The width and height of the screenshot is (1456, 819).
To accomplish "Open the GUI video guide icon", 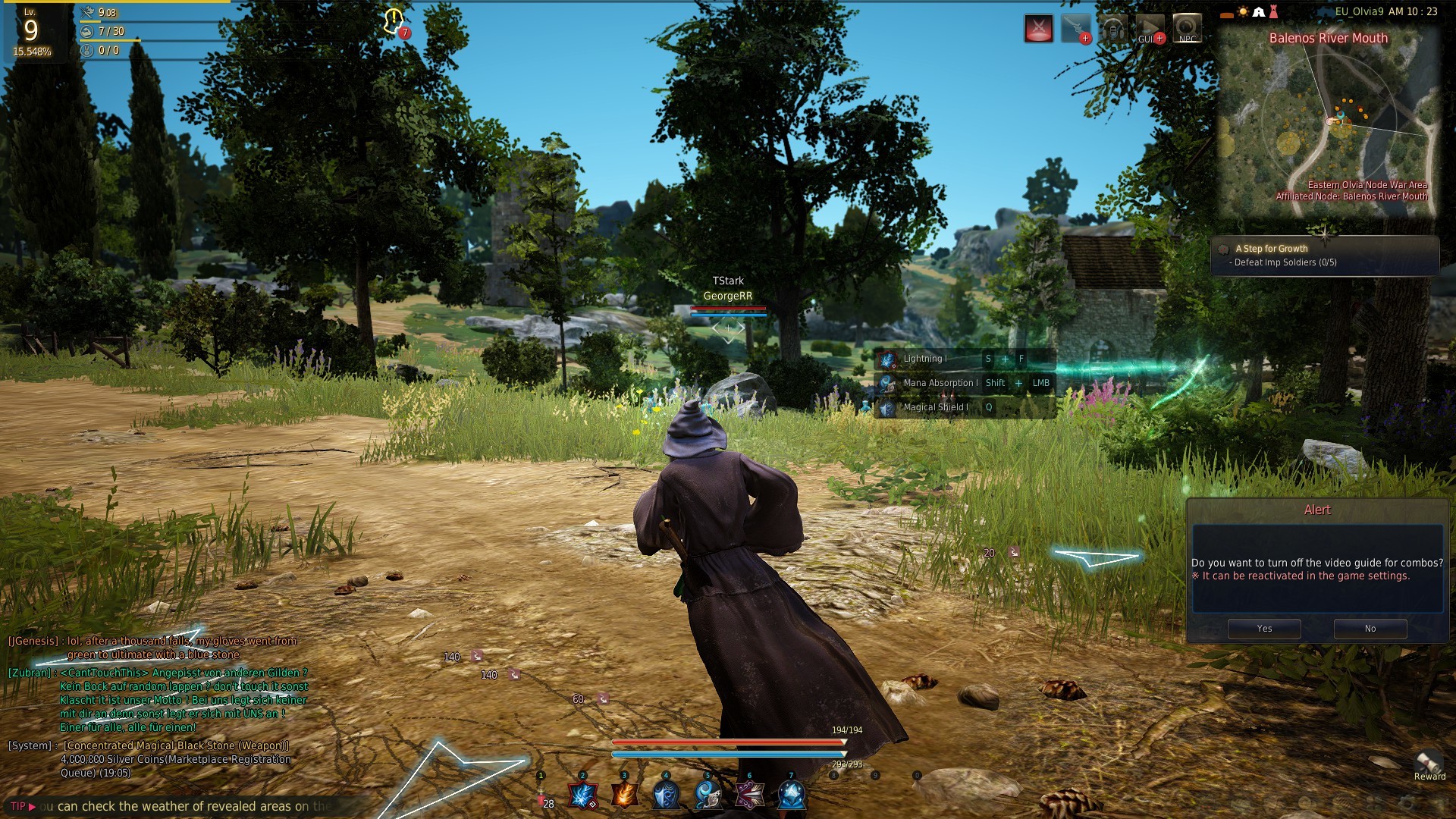I will (1150, 29).
